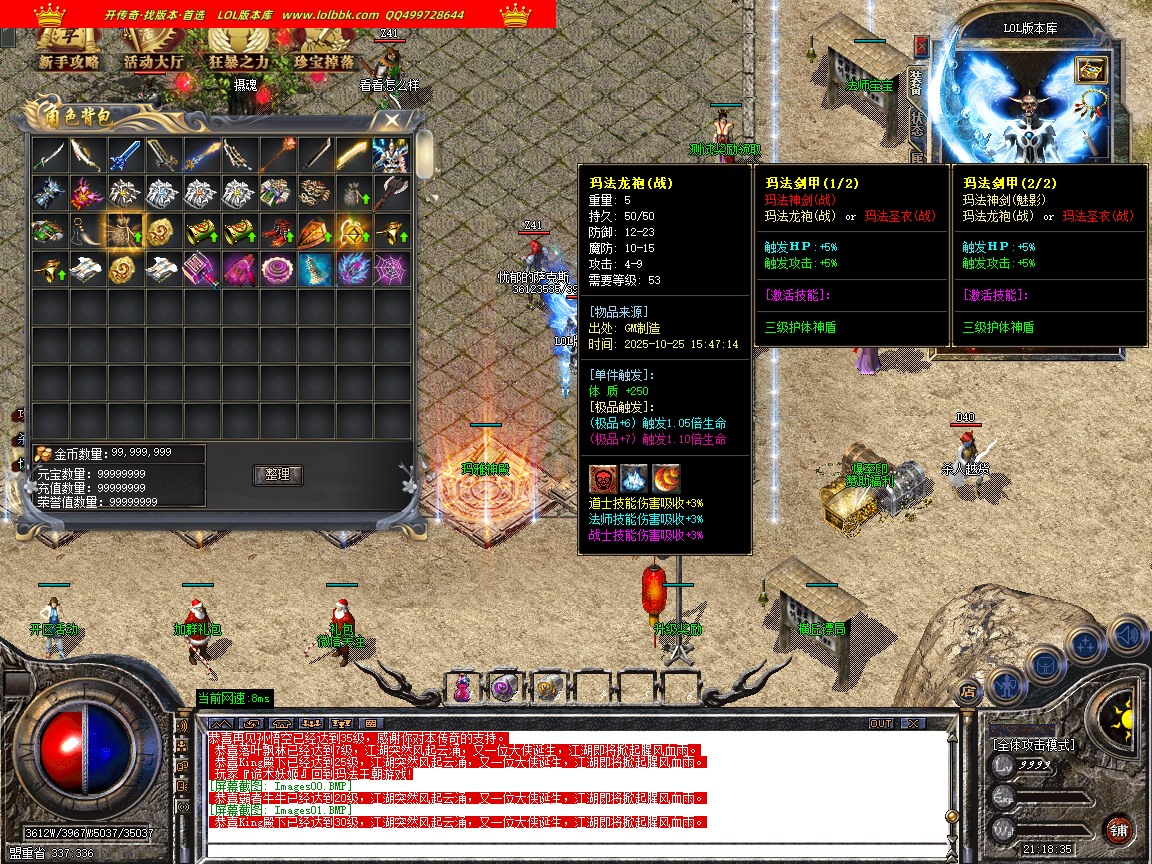Select the glowing highlighted sack item
This screenshot has width=1152, height=864.
[x=125, y=231]
